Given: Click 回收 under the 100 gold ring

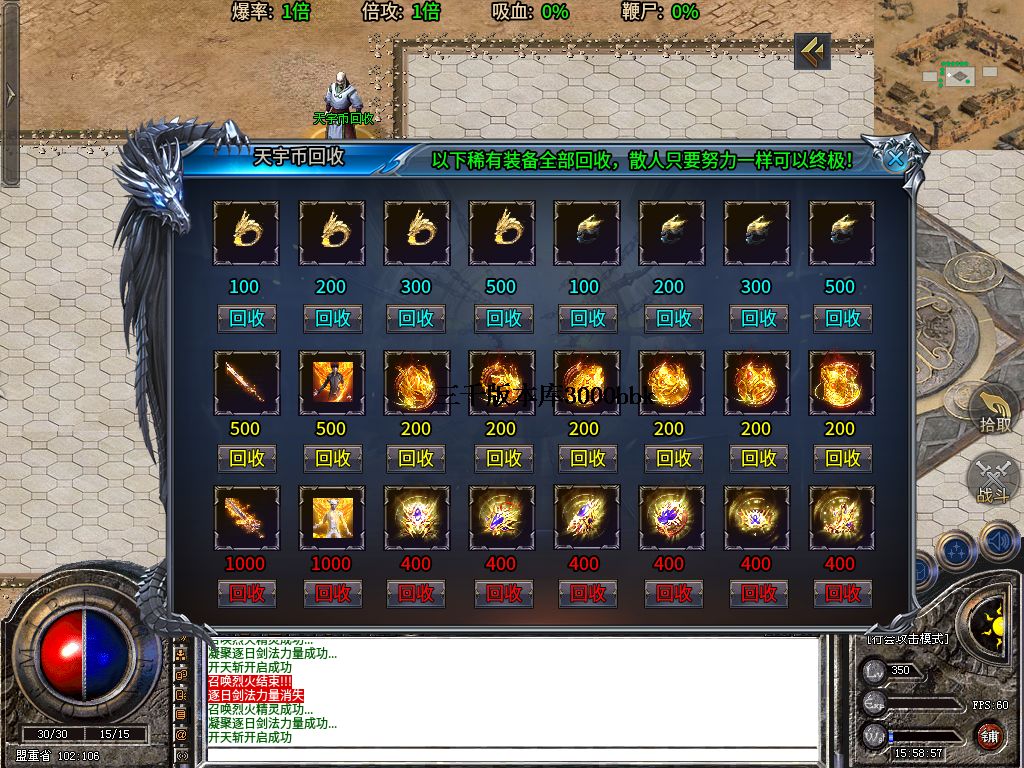Looking at the screenshot, I should point(246,318).
